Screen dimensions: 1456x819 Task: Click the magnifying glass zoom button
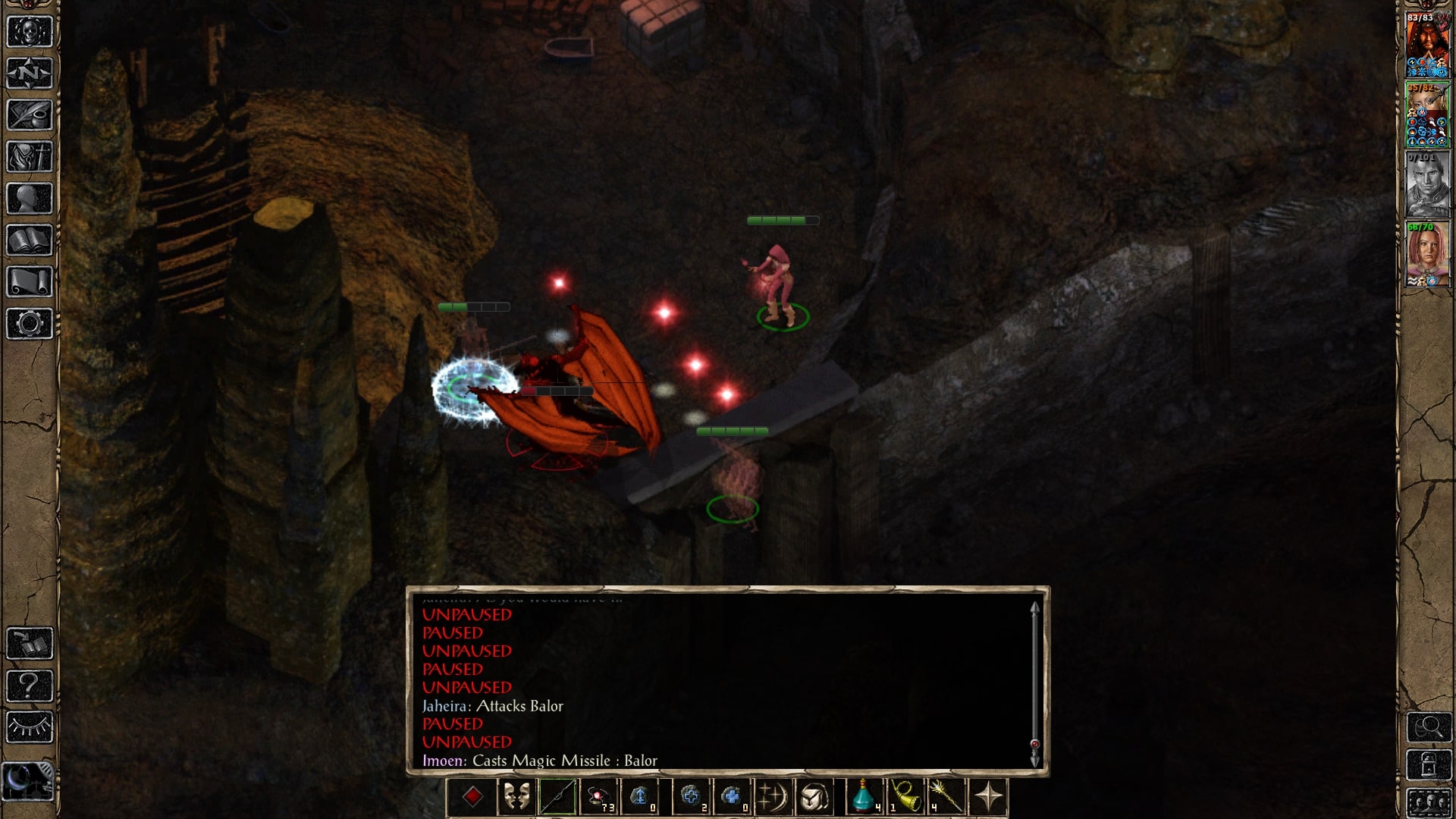(x=1429, y=728)
